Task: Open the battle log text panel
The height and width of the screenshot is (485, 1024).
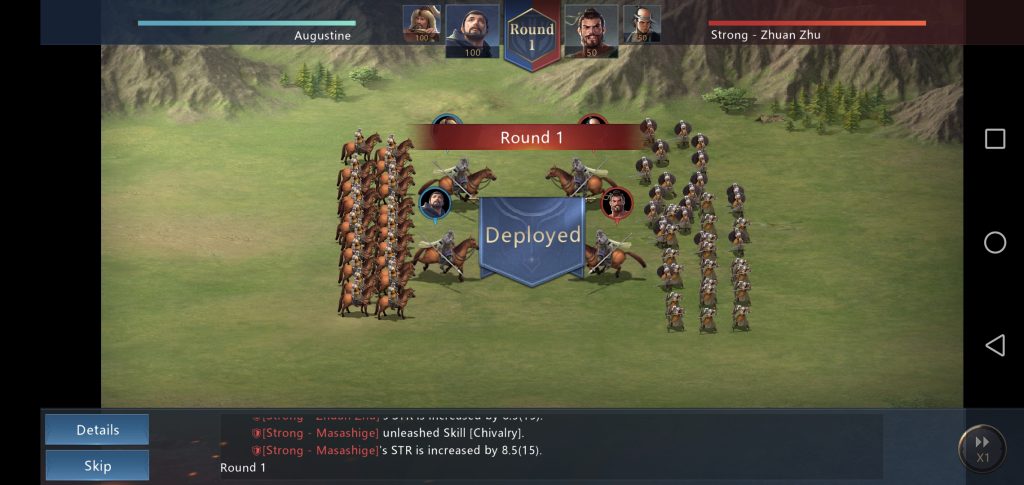Action: pos(551,445)
